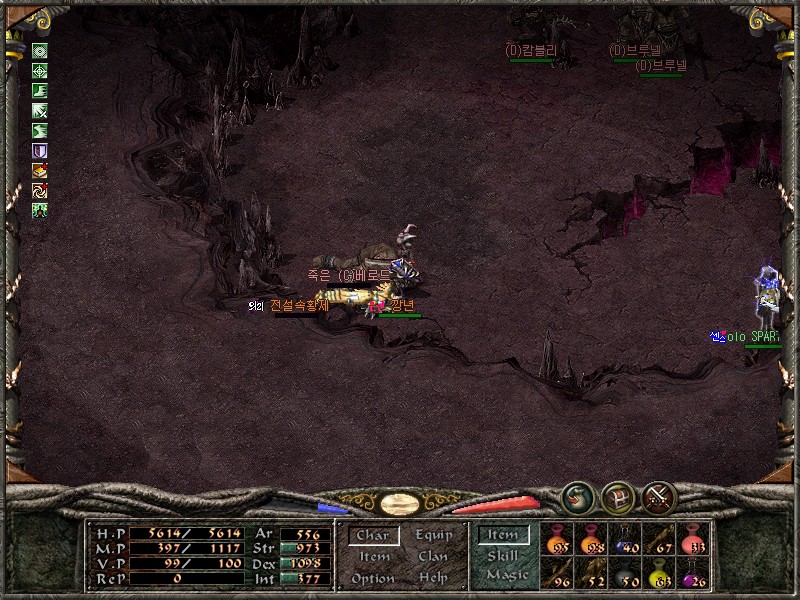Click the round treasure chest button
This screenshot has width=800, height=600.
pos(618,497)
